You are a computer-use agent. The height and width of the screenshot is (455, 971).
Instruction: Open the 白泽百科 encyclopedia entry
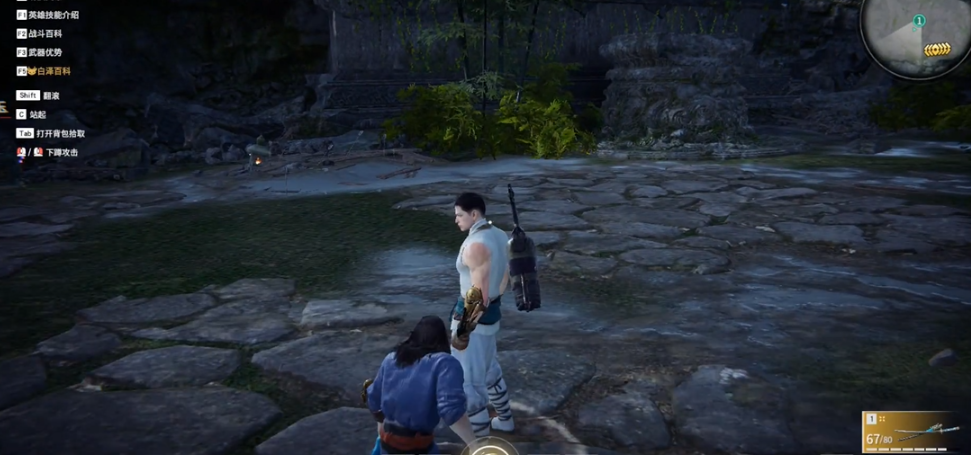tap(50, 71)
